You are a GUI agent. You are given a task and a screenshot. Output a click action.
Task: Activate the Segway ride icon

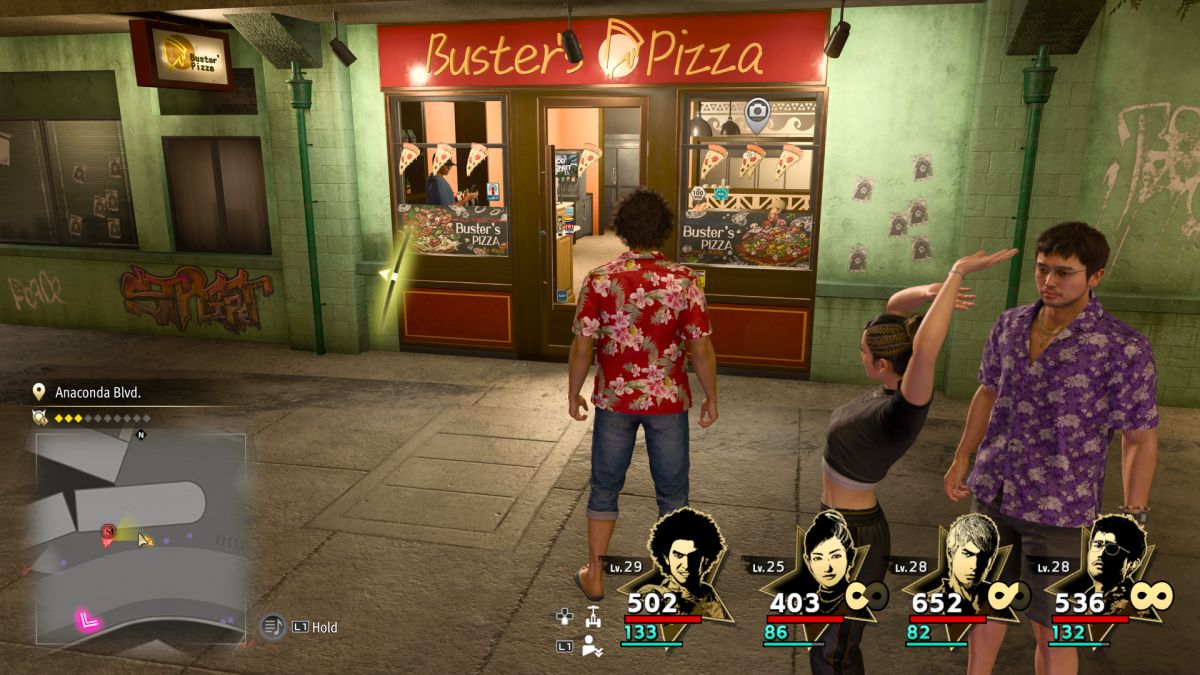pos(594,616)
